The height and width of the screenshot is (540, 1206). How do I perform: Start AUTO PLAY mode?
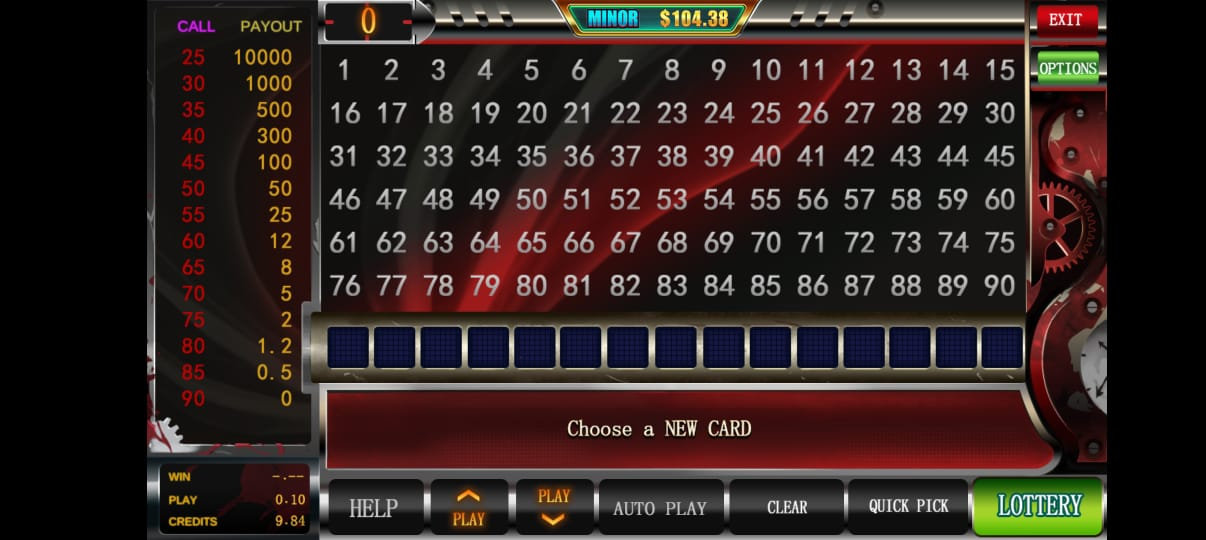pyautogui.click(x=659, y=508)
